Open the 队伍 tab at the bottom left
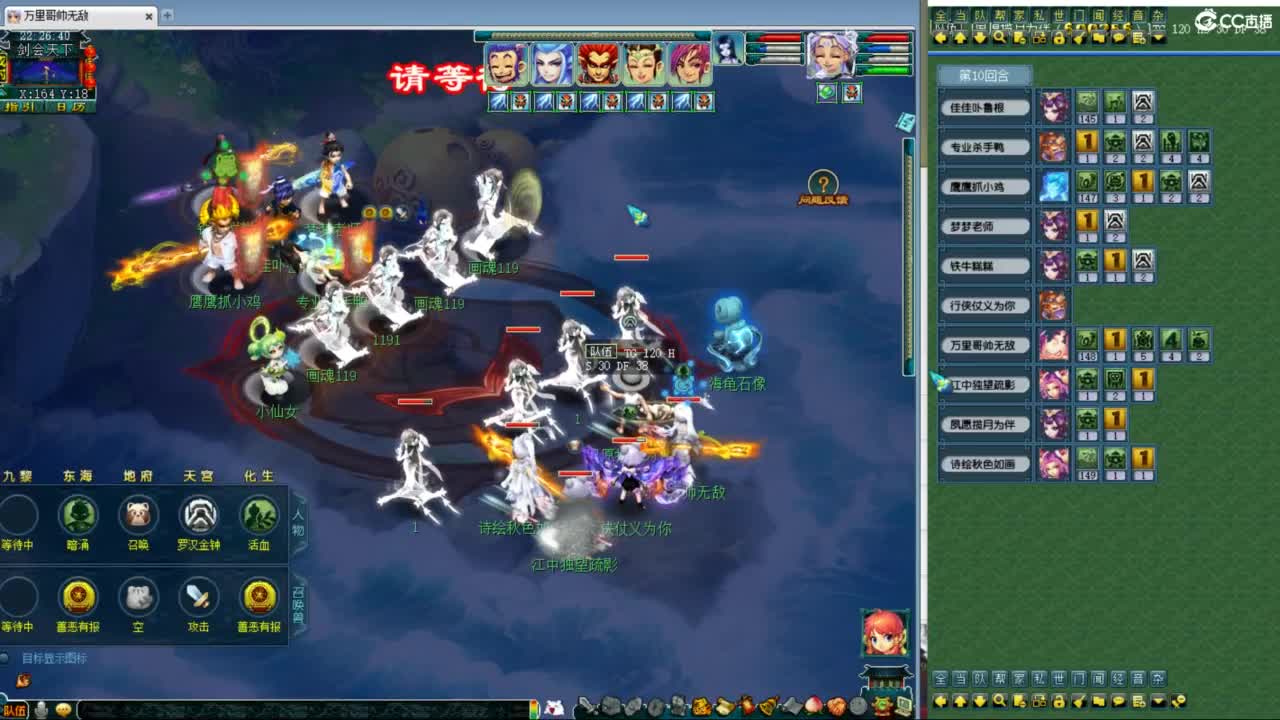Image resolution: width=1280 pixels, height=720 pixels. coord(14,709)
